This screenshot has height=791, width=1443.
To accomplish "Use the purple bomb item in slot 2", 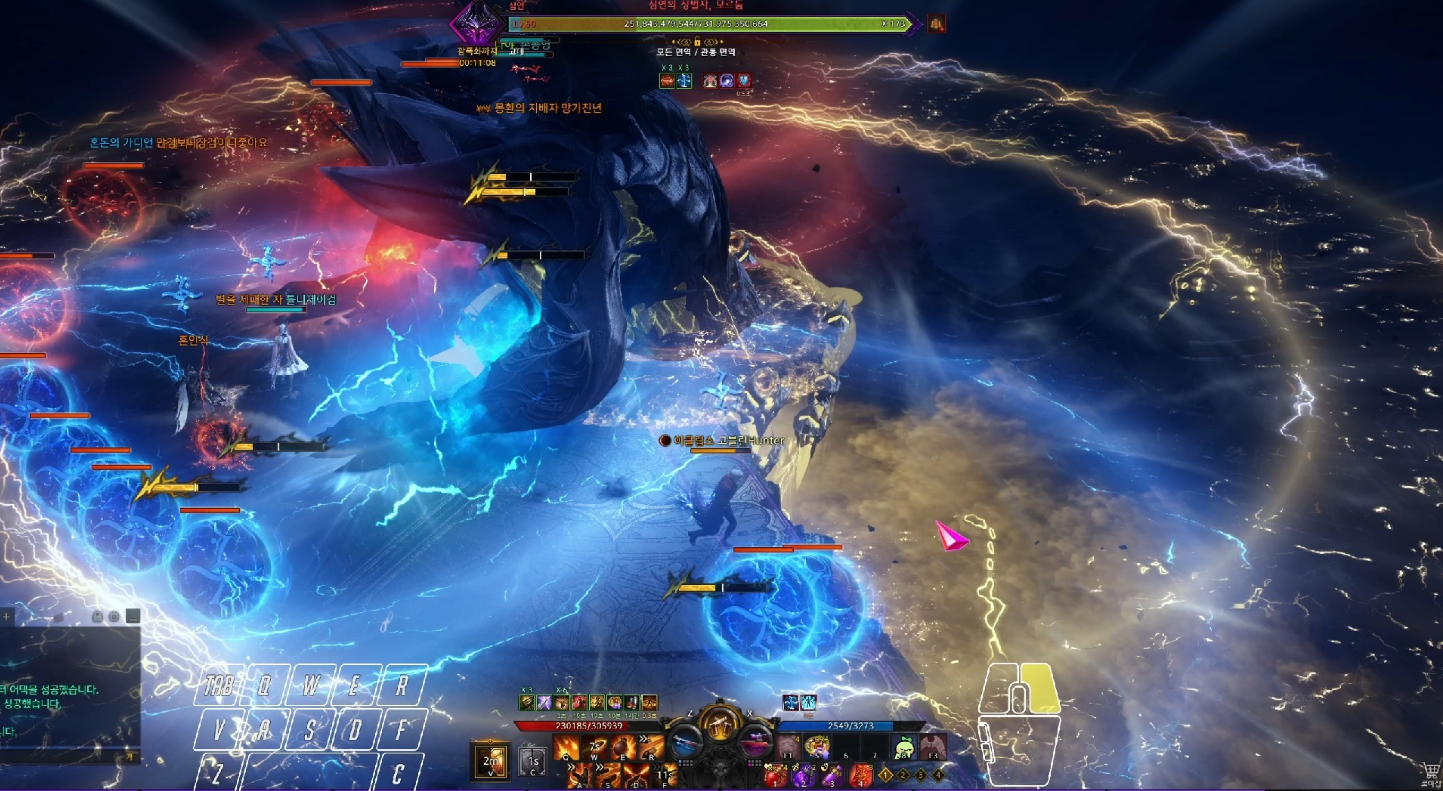I will [x=802, y=775].
